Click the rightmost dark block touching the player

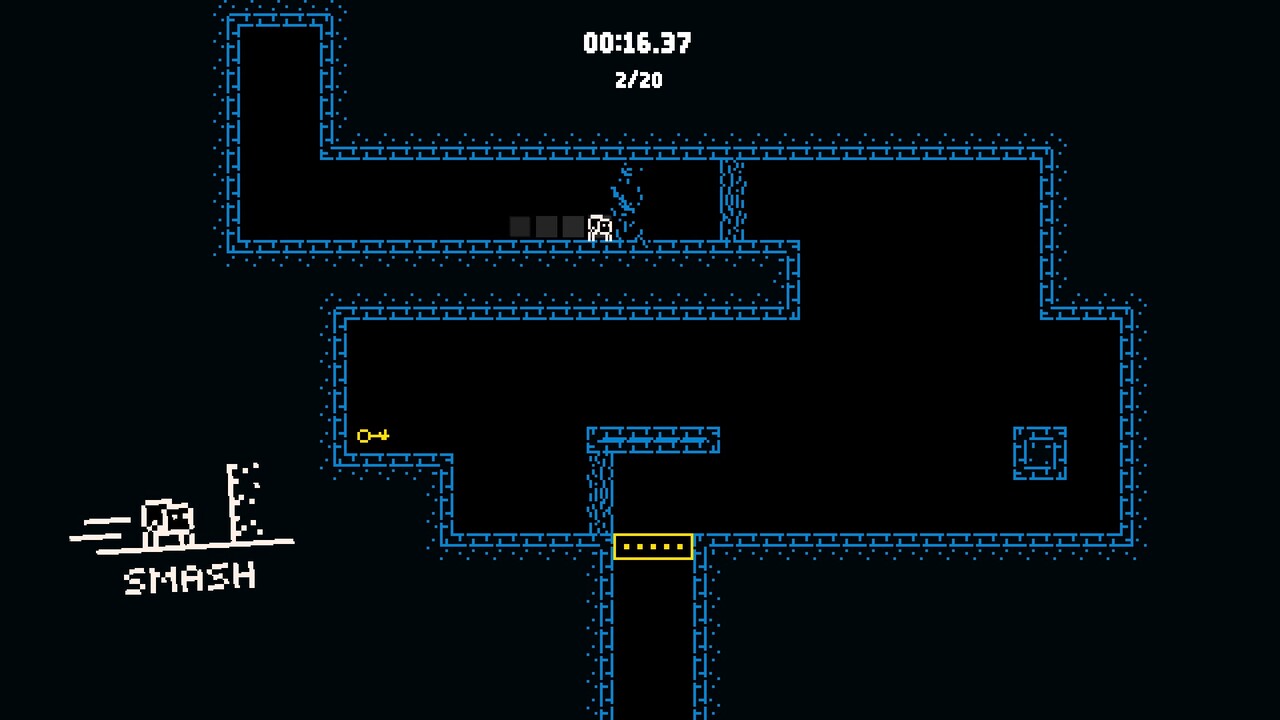572,227
